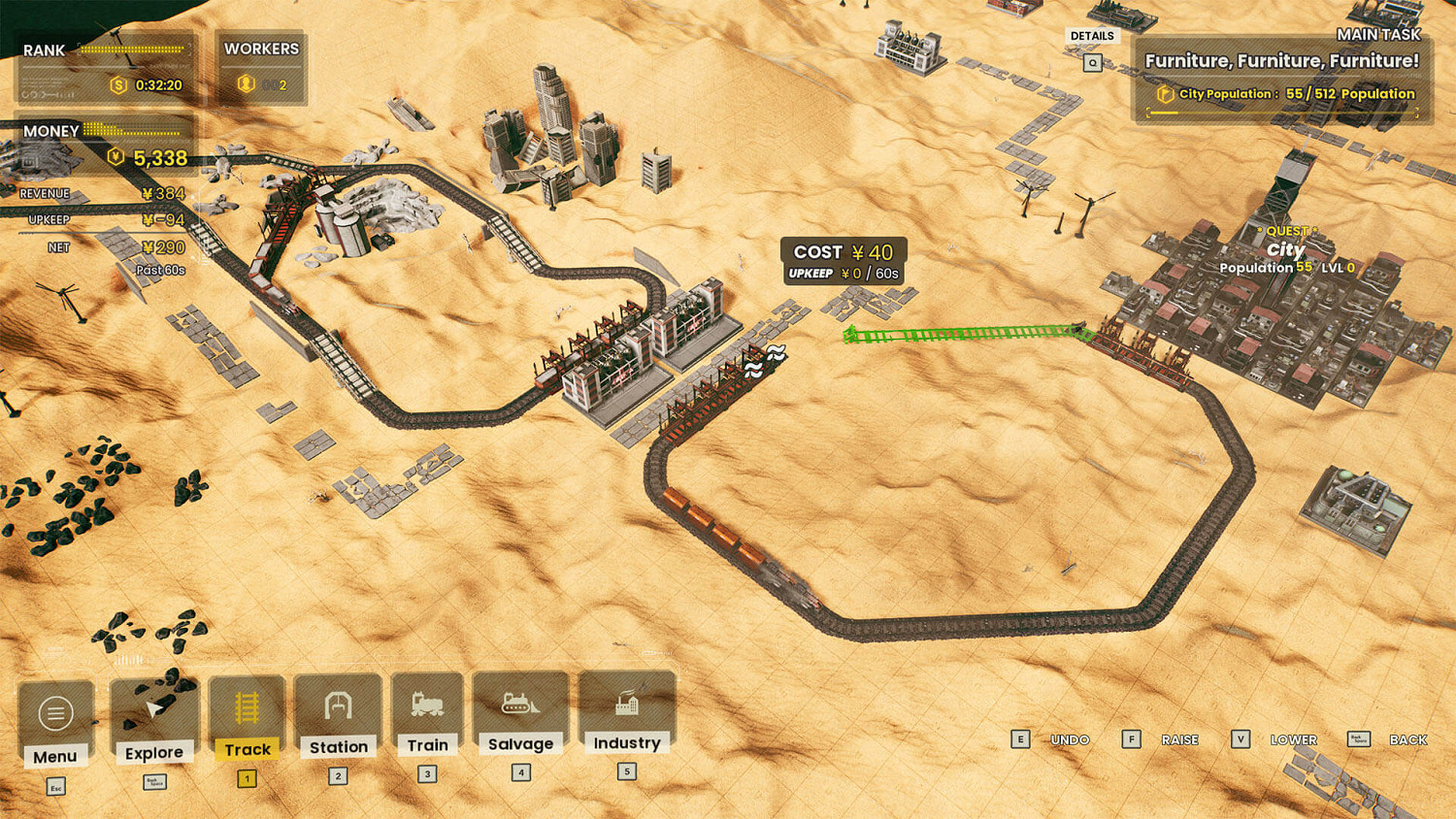
Task: Open the Menu
Action: (x=56, y=713)
